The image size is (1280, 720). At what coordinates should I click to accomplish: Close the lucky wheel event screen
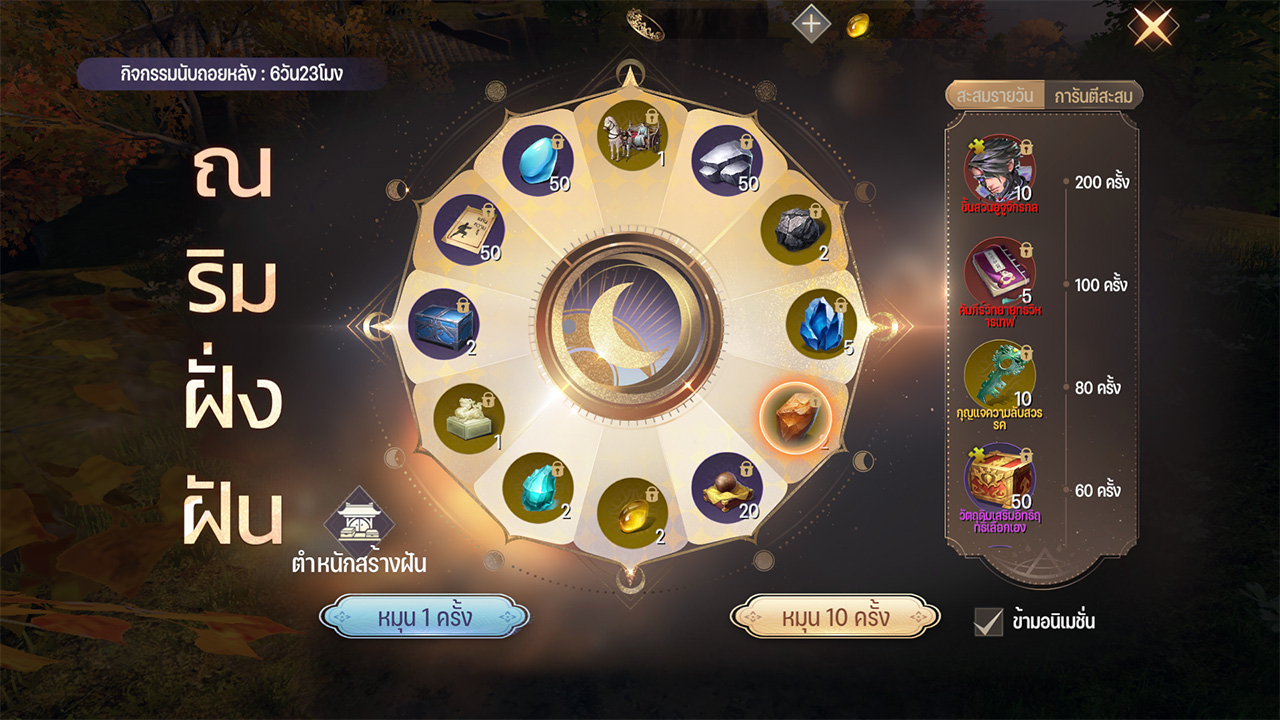click(1153, 26)
